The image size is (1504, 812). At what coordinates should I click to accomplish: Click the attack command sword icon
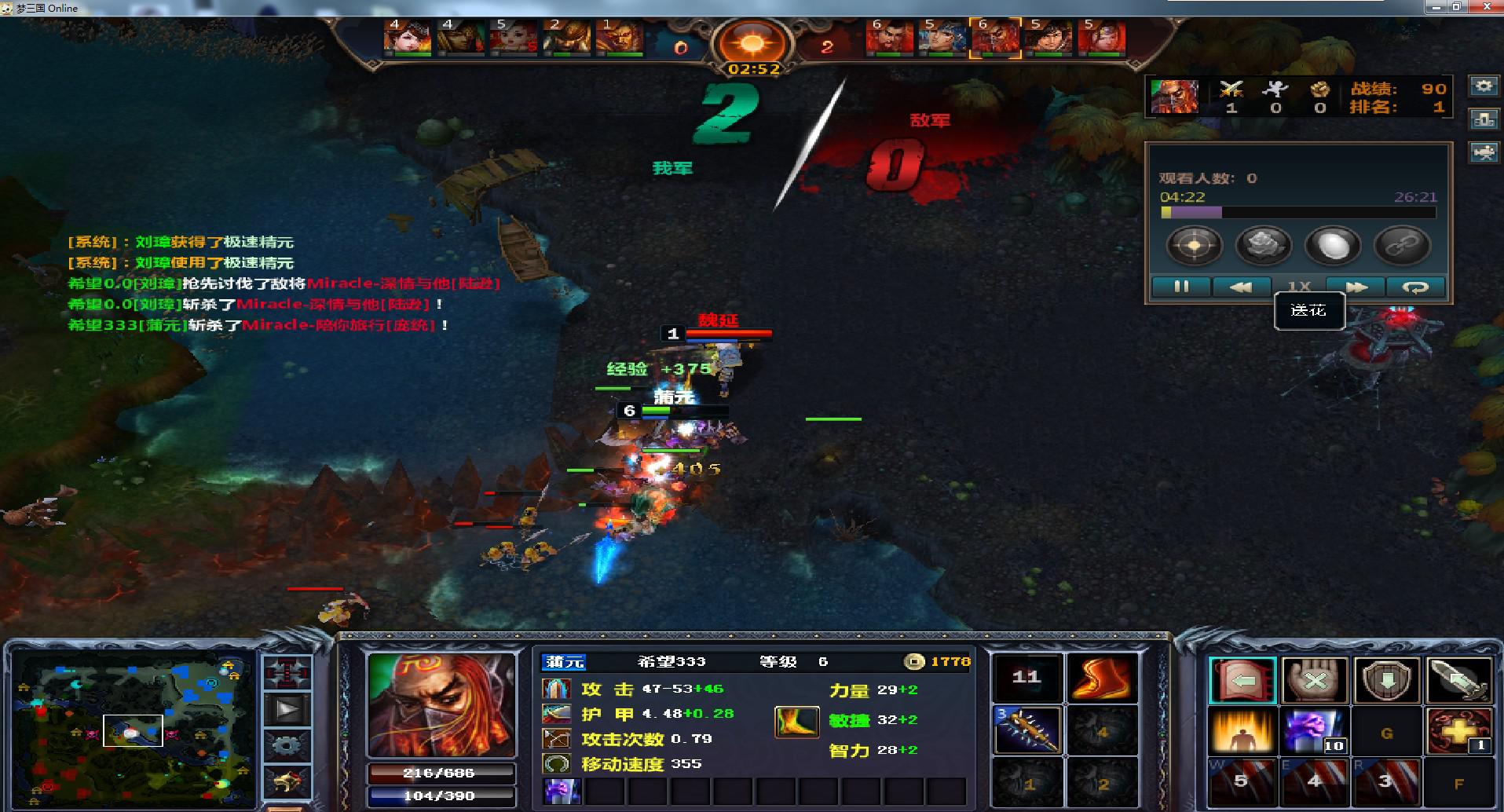pos(1458,680)
